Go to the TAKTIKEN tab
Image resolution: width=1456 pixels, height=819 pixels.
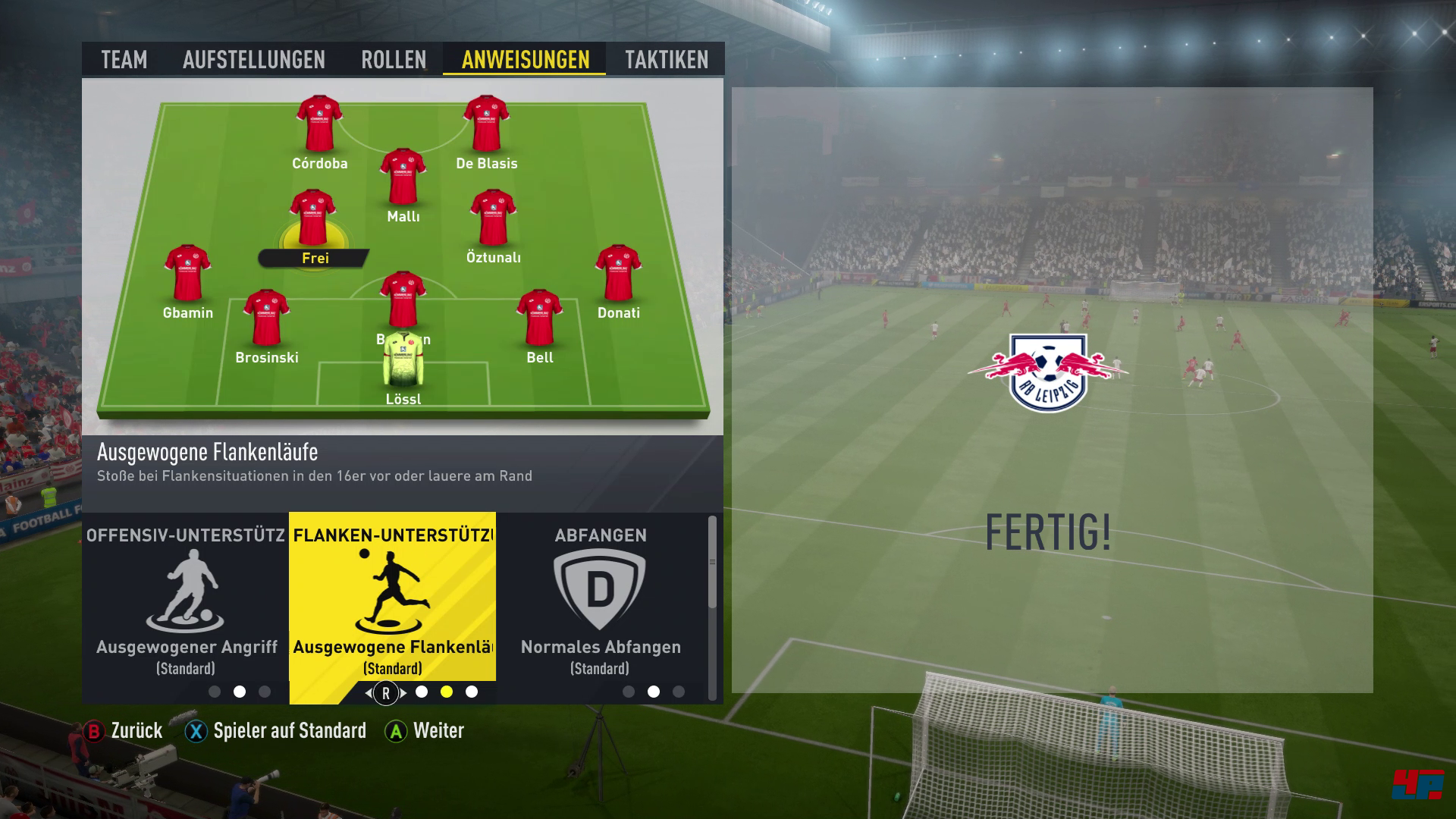click(667, 59)
